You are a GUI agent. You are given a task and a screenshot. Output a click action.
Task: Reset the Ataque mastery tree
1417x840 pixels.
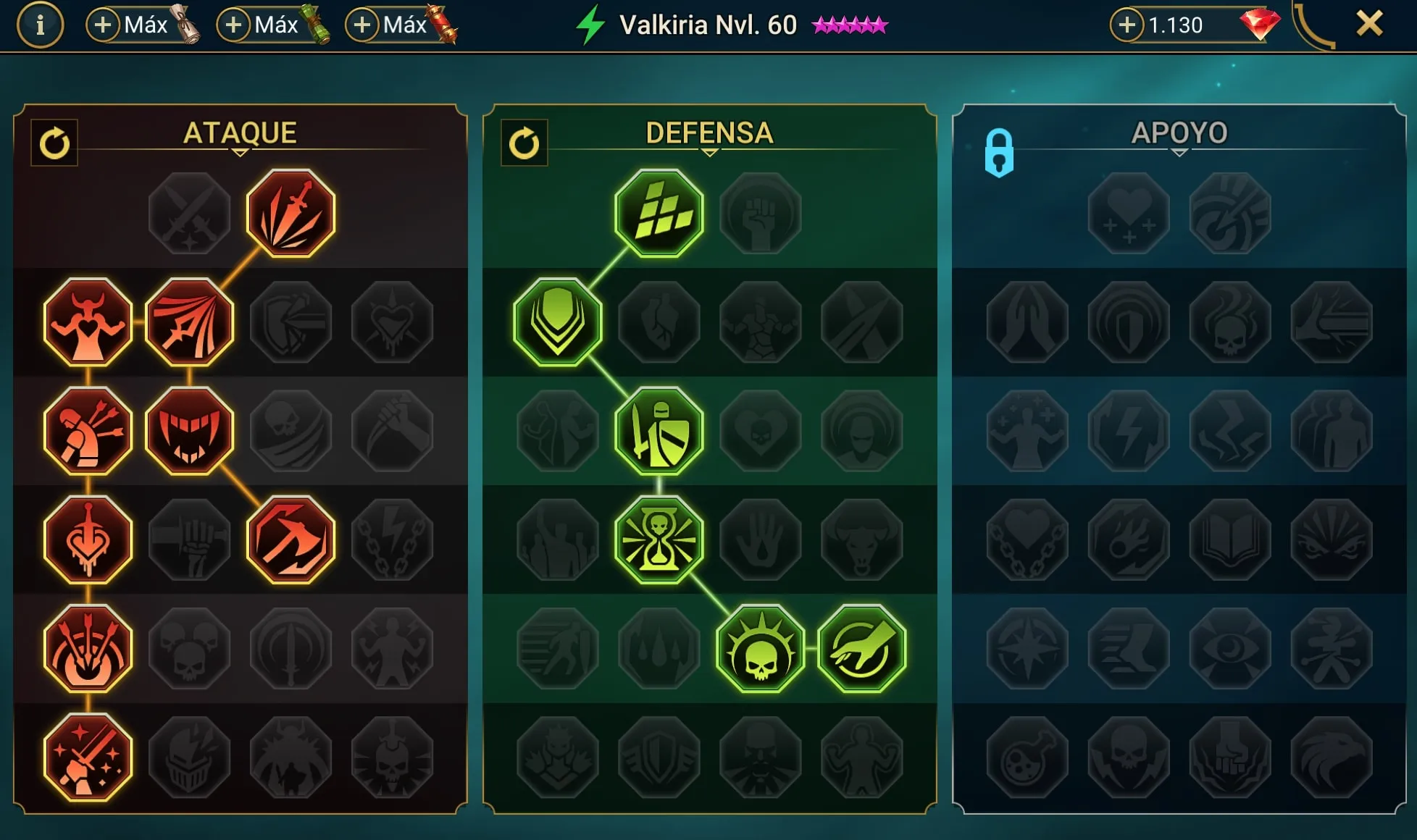tap(54, 143)
